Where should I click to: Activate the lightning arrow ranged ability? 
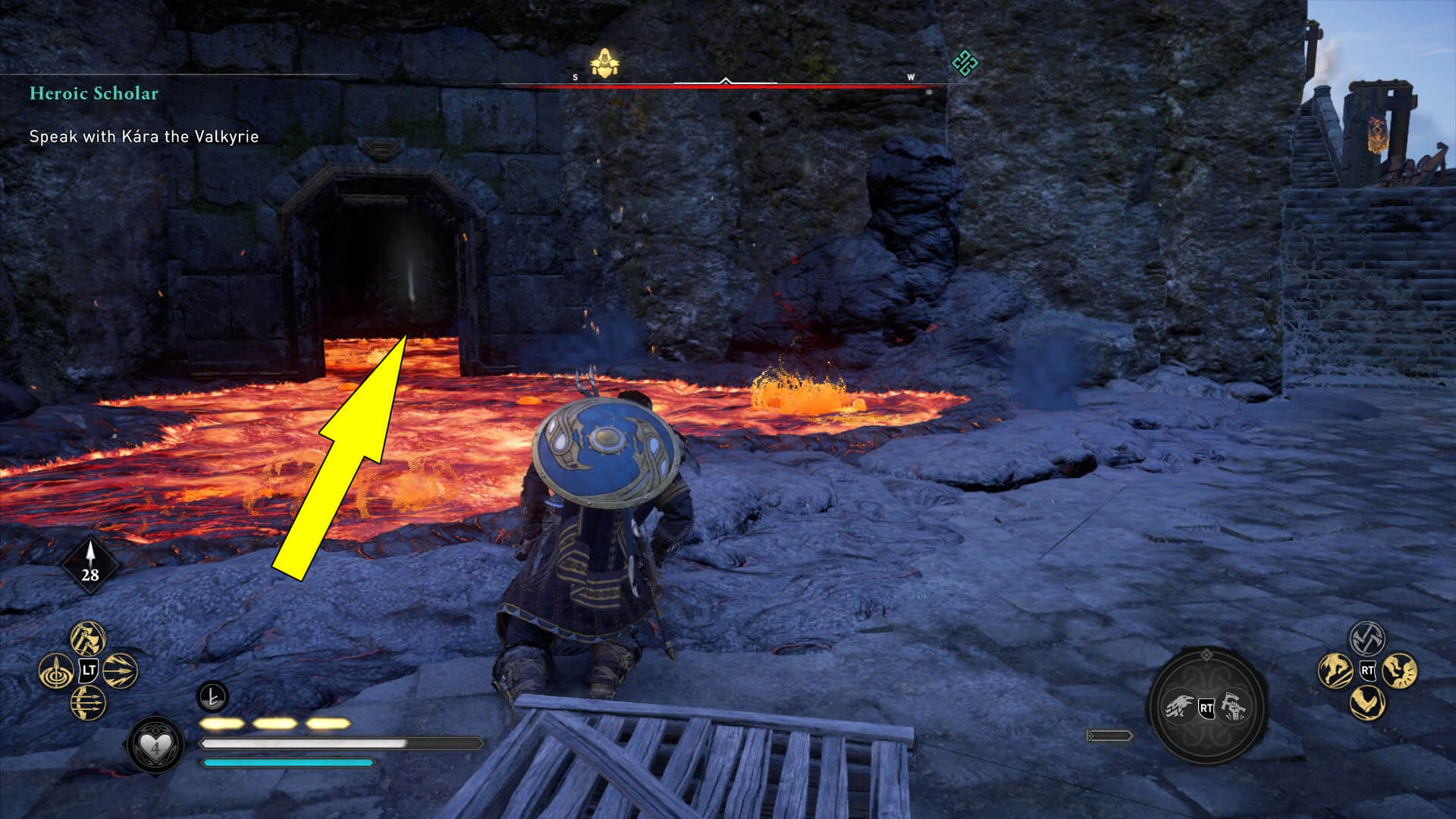(x=120, y=670)
